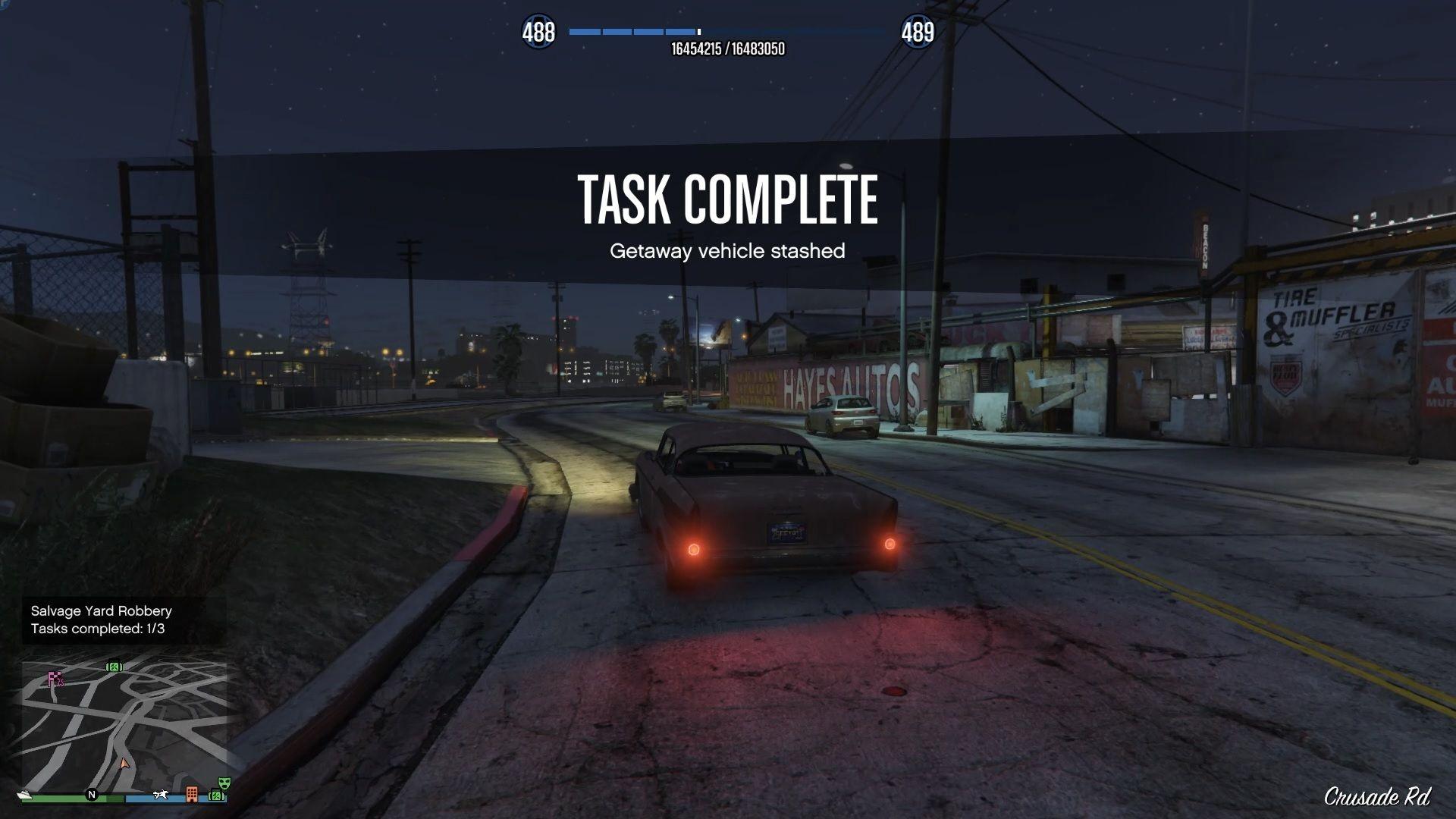Click the green theater masks blip

(224, 782)
